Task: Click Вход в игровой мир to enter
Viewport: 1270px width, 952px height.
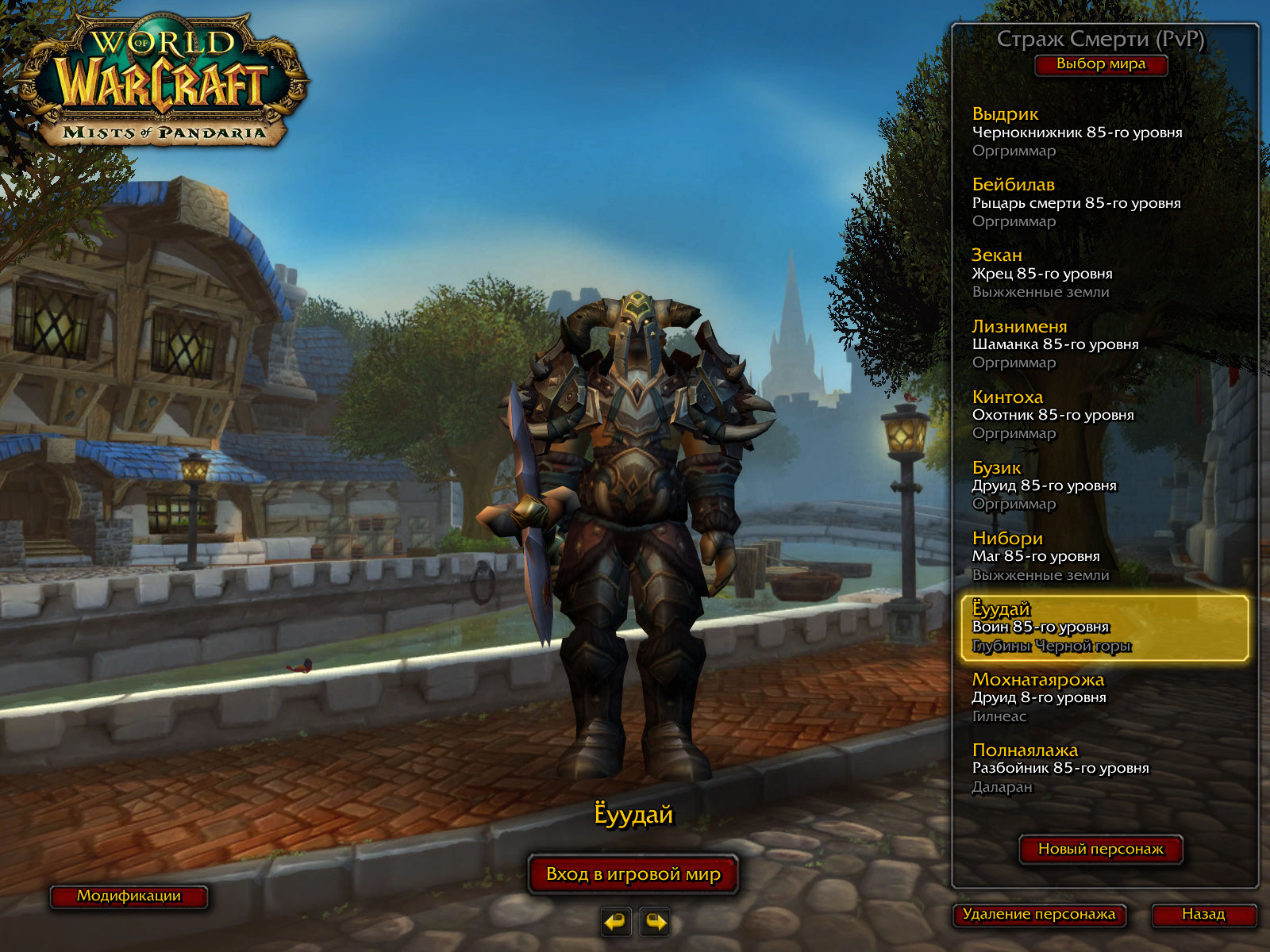Action: point(633,874)
